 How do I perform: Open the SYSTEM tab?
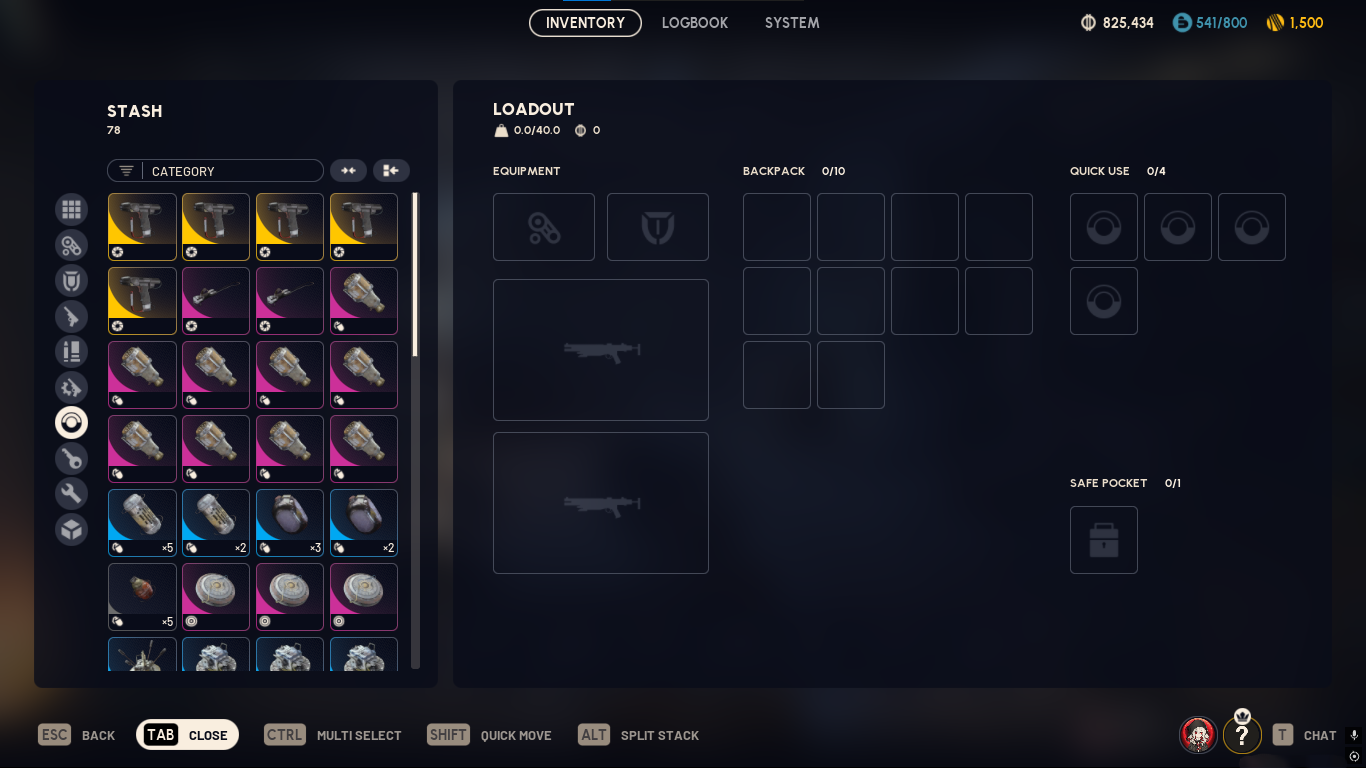point(791,22)
